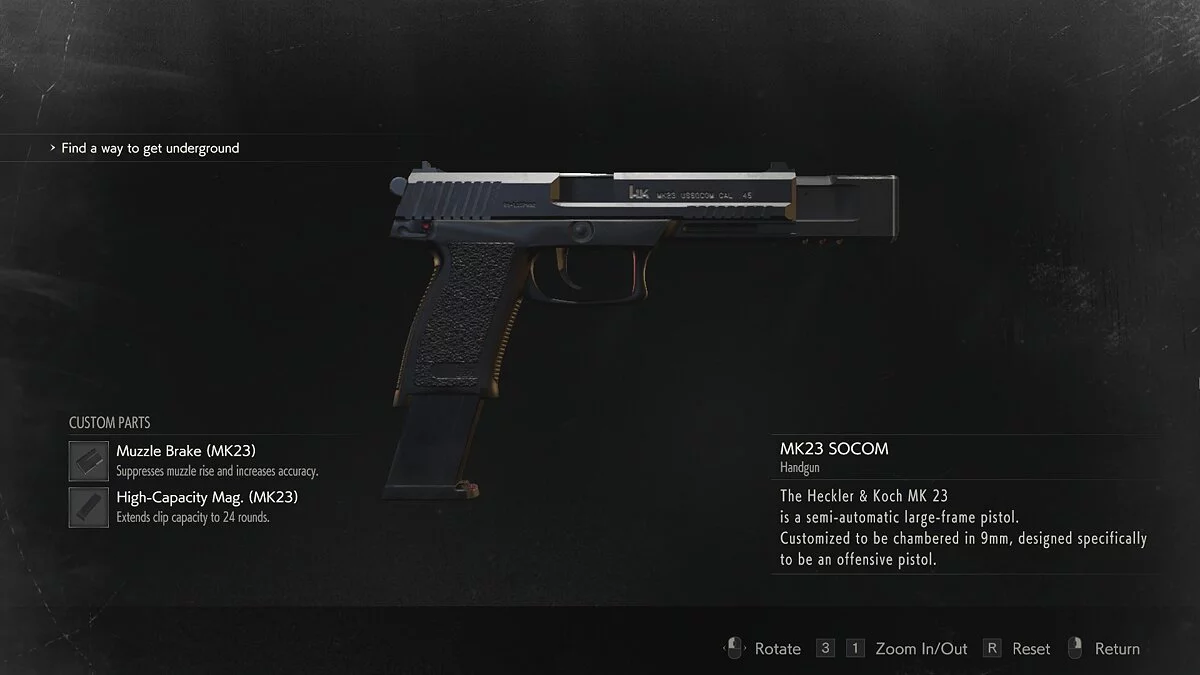The width and height of the screenshot is (1200, 675).
Task: Click the Zoom In/Out control label
Action: (x=920, y=649)
